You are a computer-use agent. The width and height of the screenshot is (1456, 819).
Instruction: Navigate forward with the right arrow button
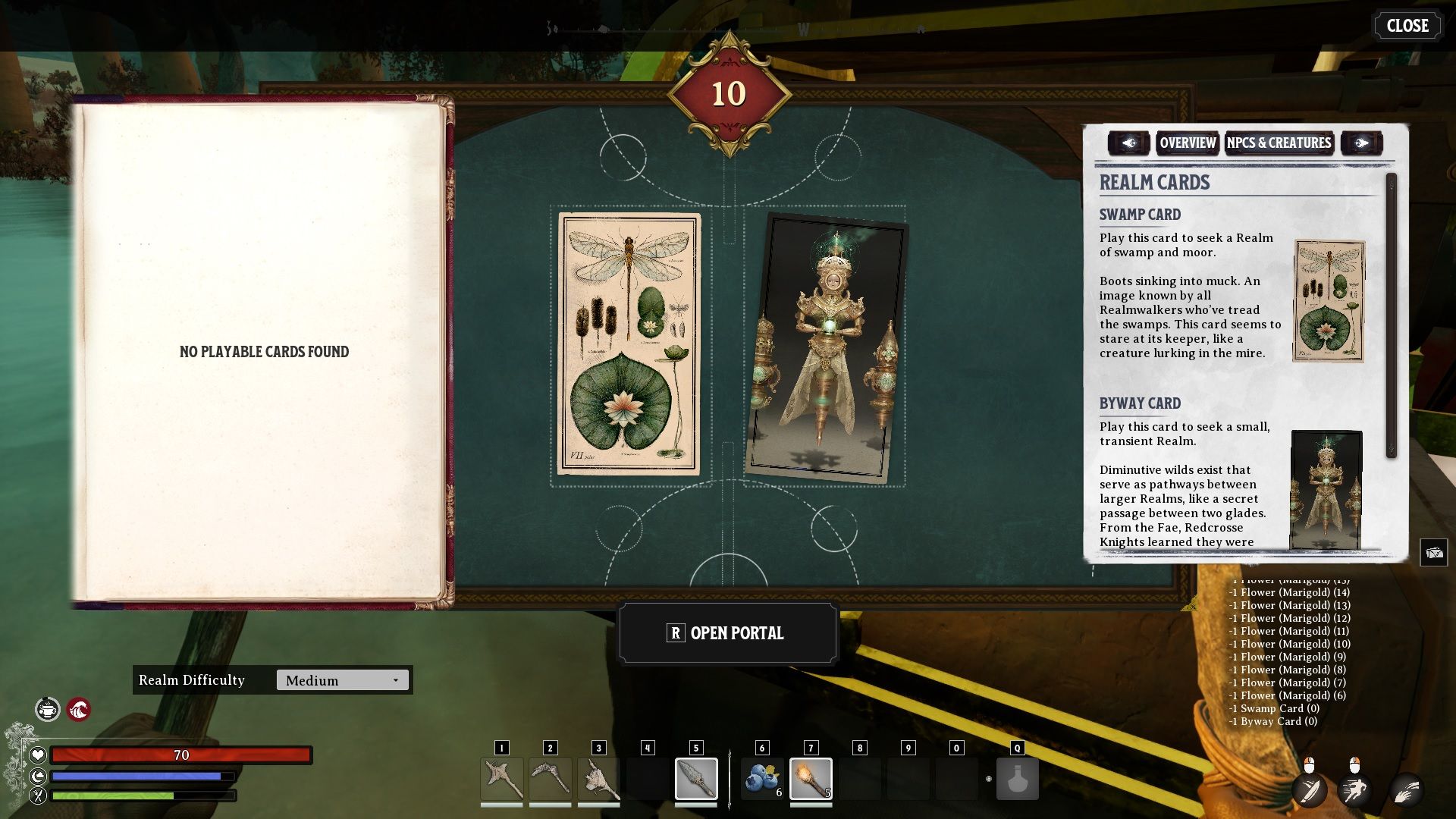(1361, 143)
